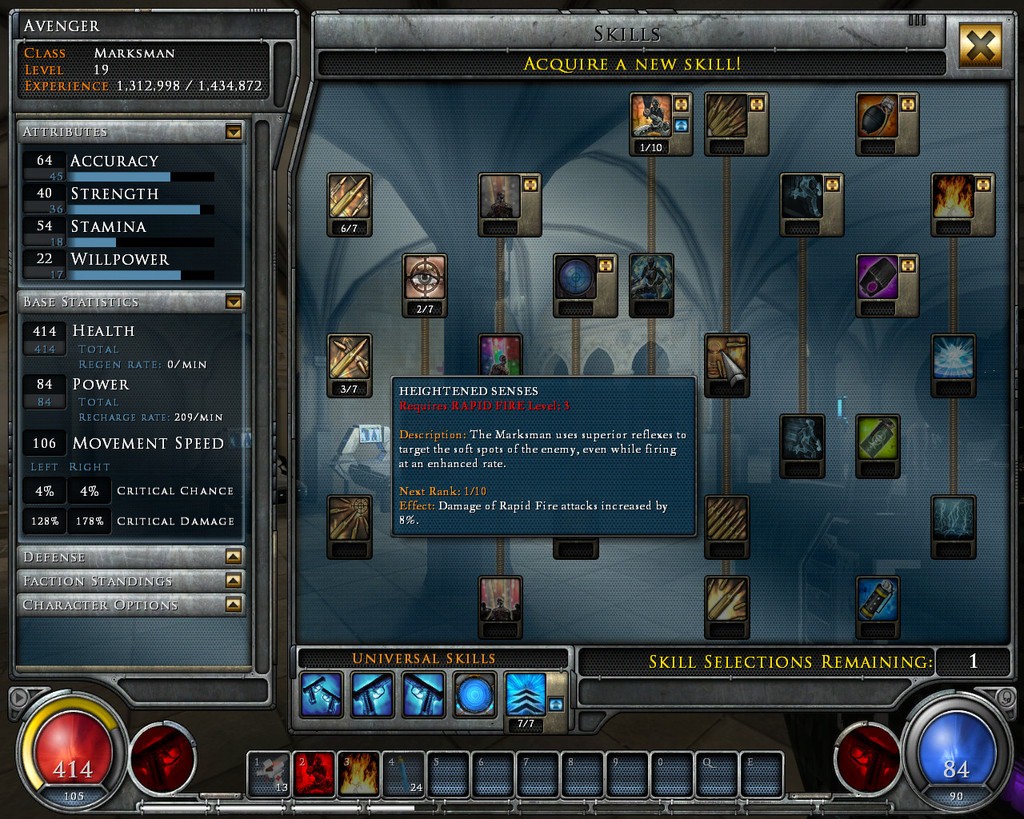Select the grenade skill icon
1024x819 pixels.
878,116
